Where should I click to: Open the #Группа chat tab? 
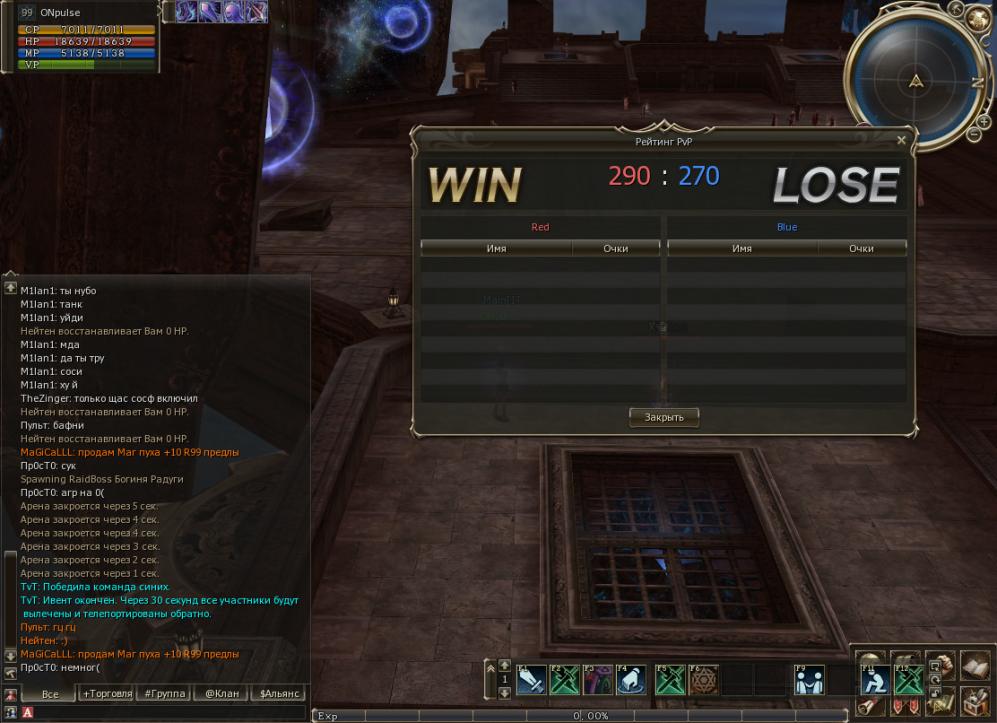pyautogui.click(x=164, y=693)
